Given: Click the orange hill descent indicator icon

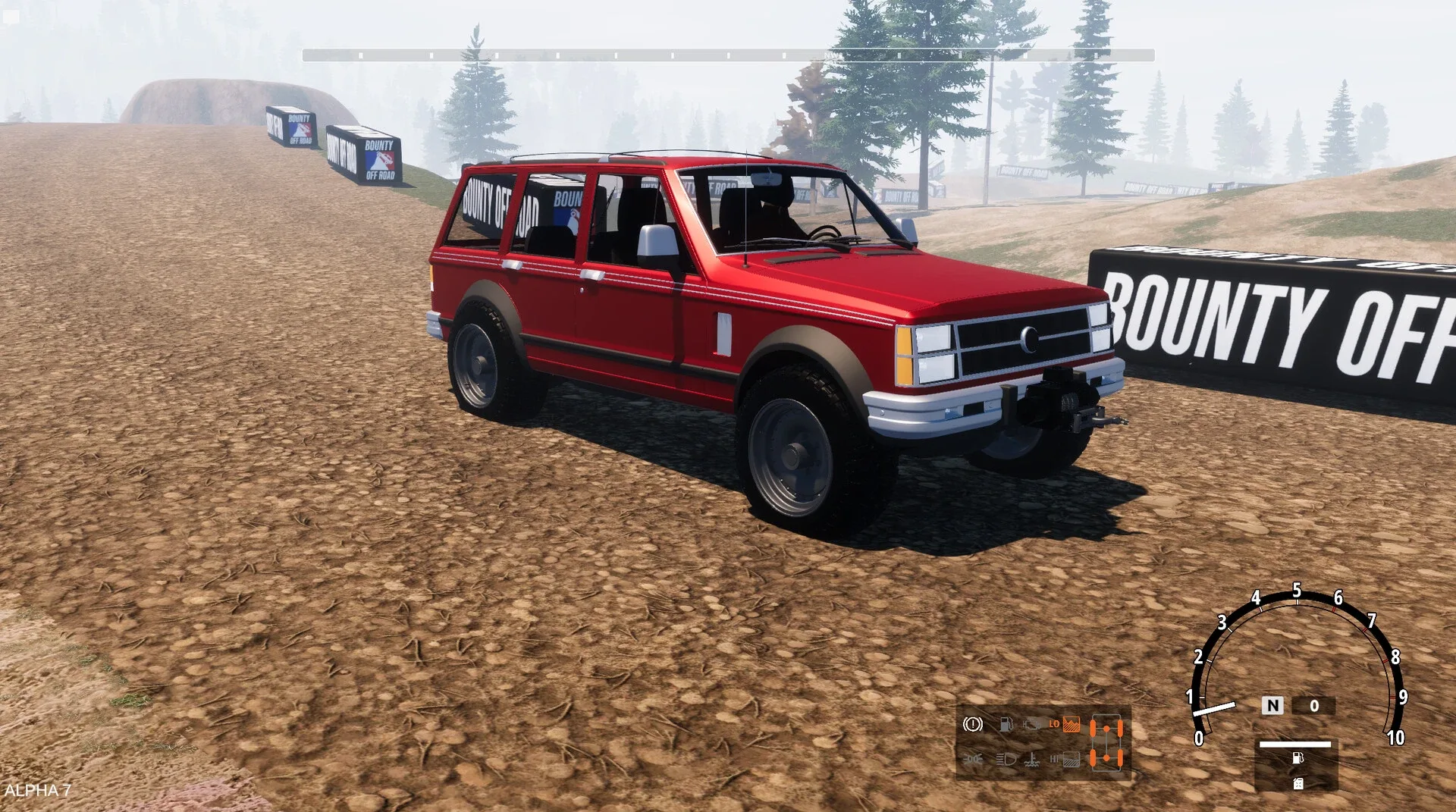Looking at the screenshot, I should [x=1071, y=725].
